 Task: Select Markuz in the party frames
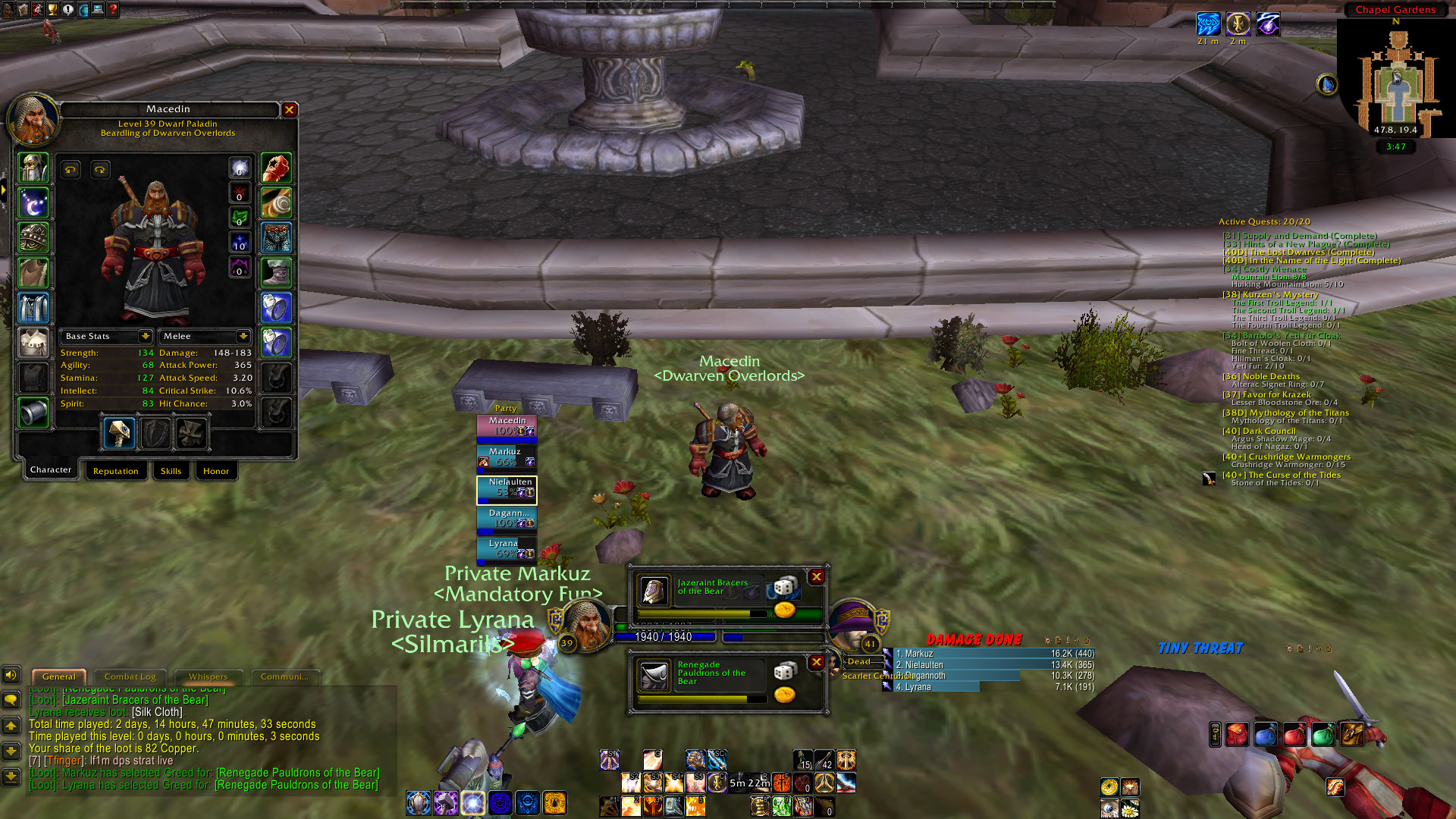(x=507, y=457)
